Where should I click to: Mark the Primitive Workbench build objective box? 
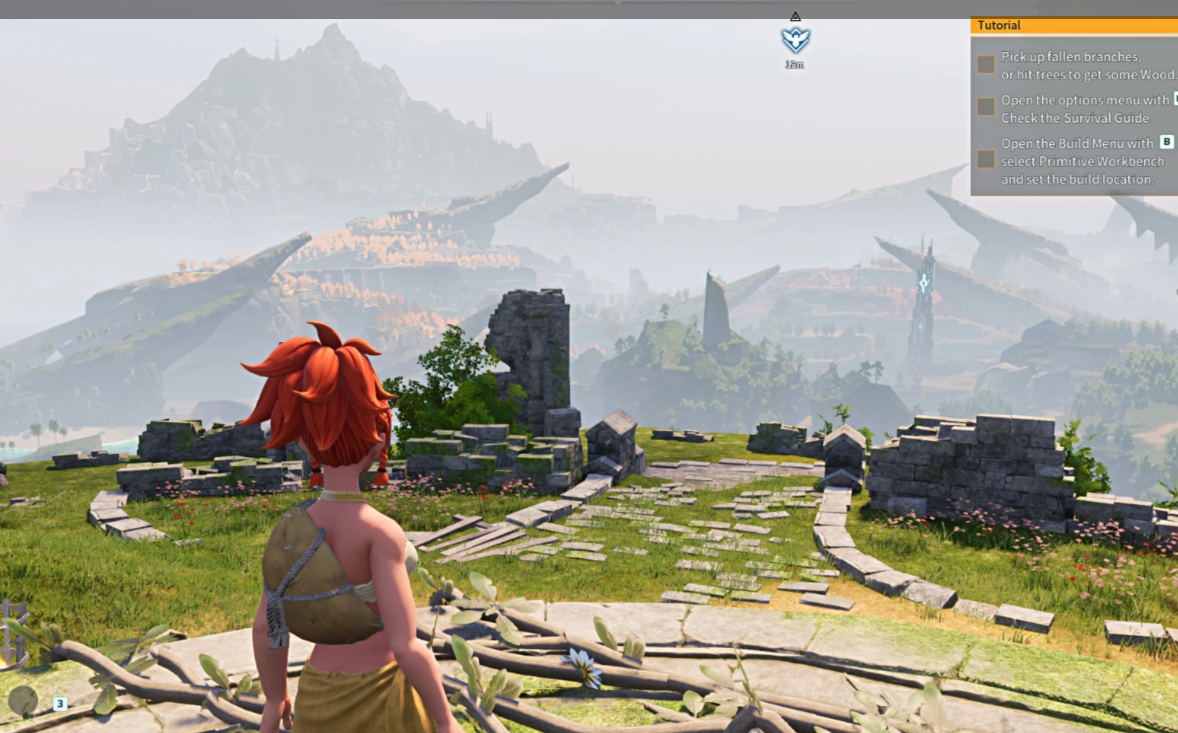[986, 159]
